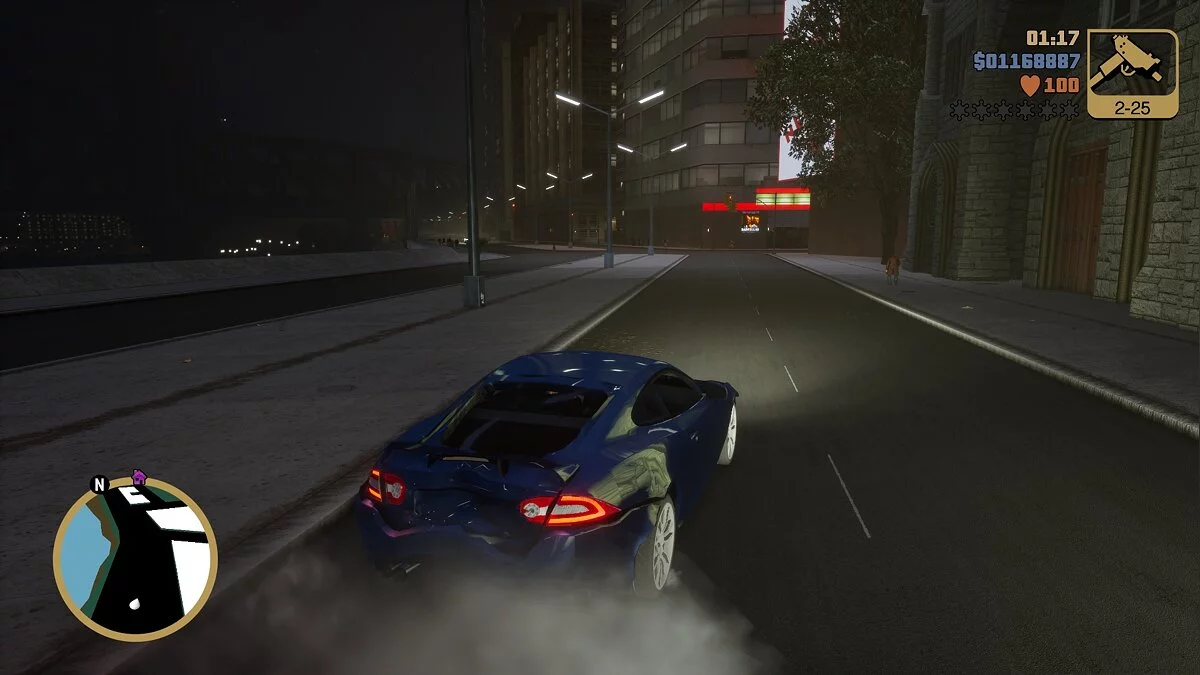Click the pink safehouse marker on radar
1200x675 pixels.
[139, 478]
